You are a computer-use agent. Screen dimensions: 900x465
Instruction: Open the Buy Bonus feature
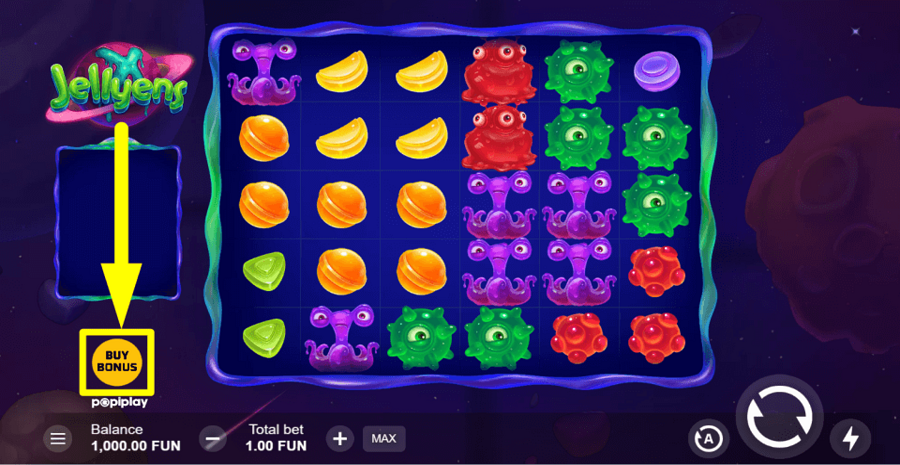pos(116,360)
